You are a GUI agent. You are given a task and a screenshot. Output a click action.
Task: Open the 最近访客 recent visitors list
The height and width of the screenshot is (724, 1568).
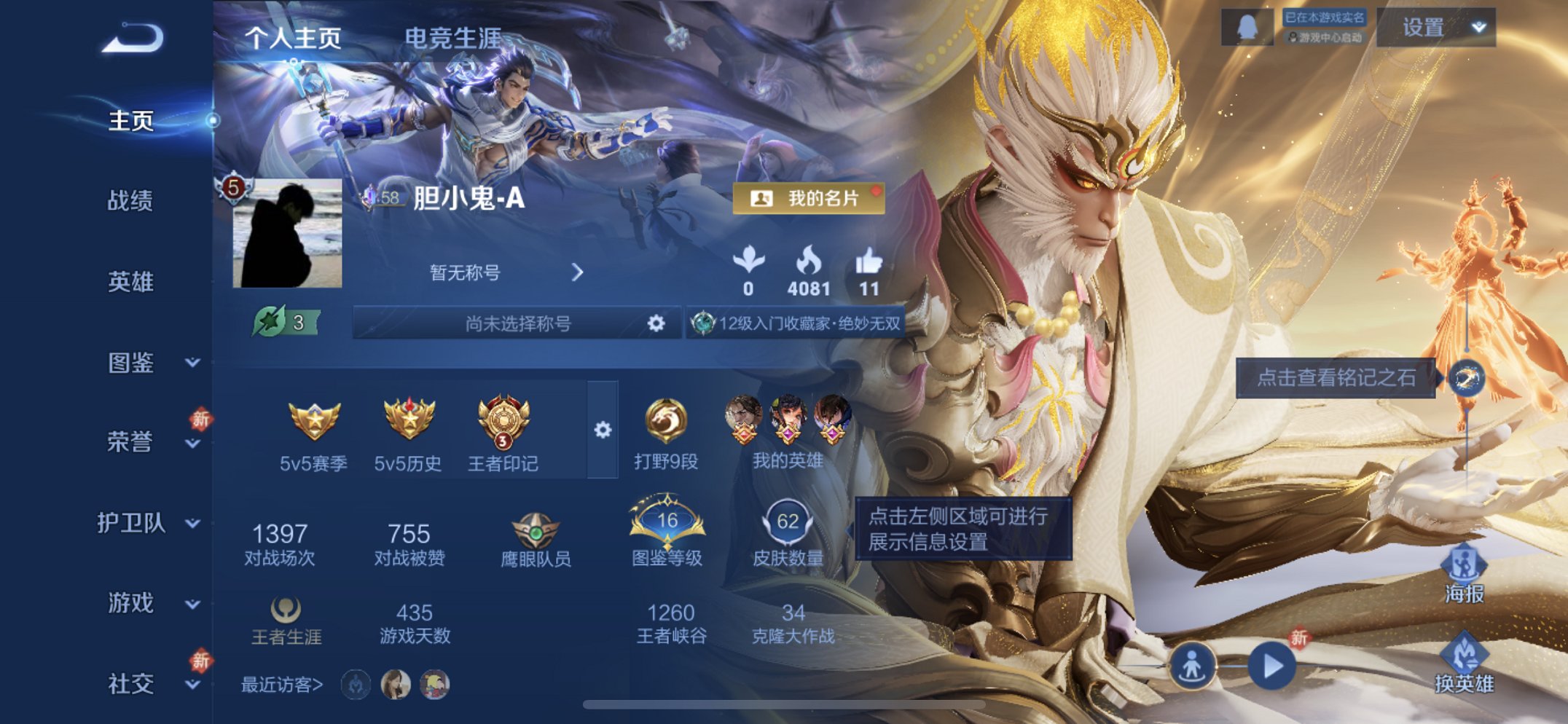tap(279, 683)
